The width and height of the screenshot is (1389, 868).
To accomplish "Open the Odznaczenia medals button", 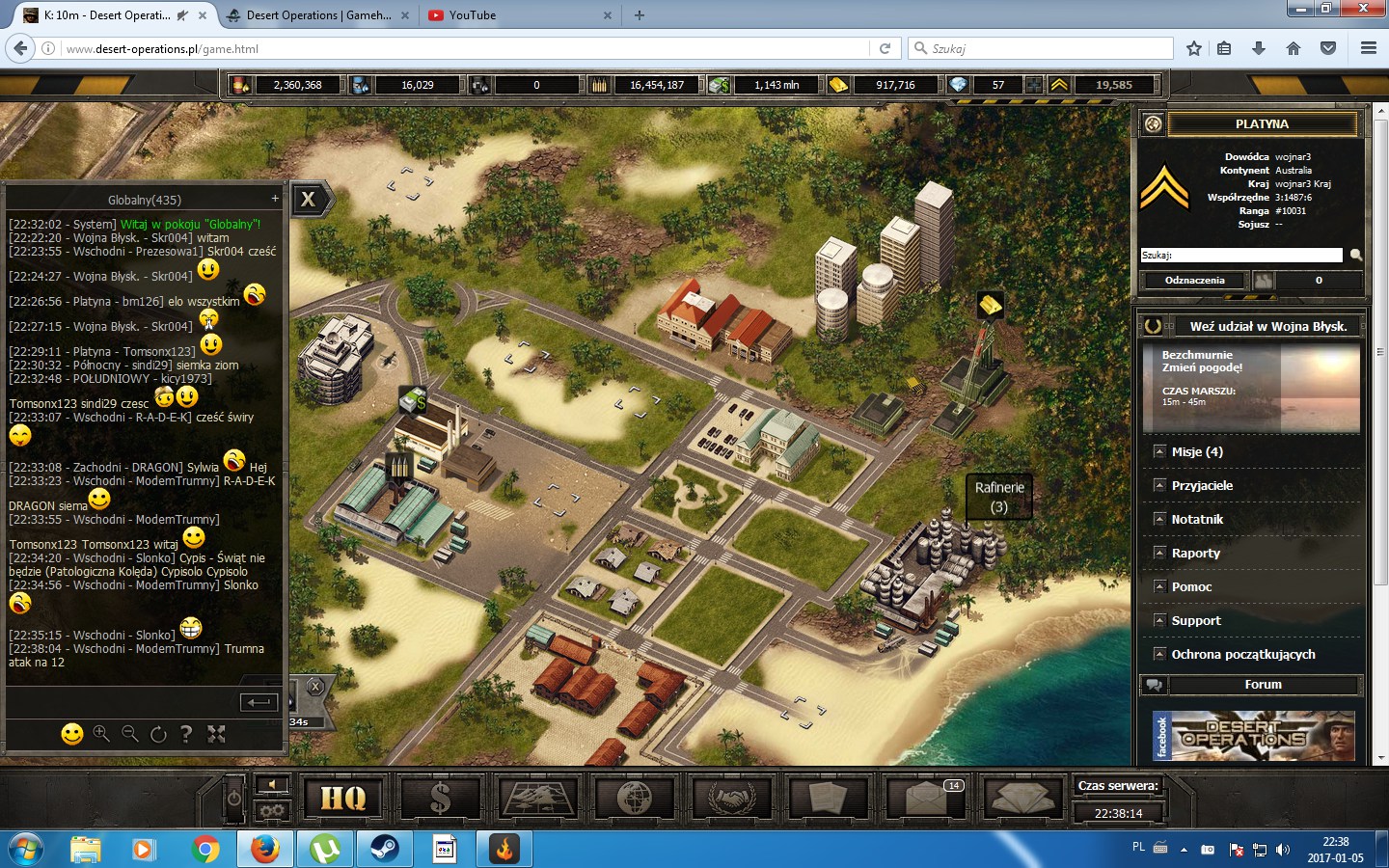I will point(1194,281).
